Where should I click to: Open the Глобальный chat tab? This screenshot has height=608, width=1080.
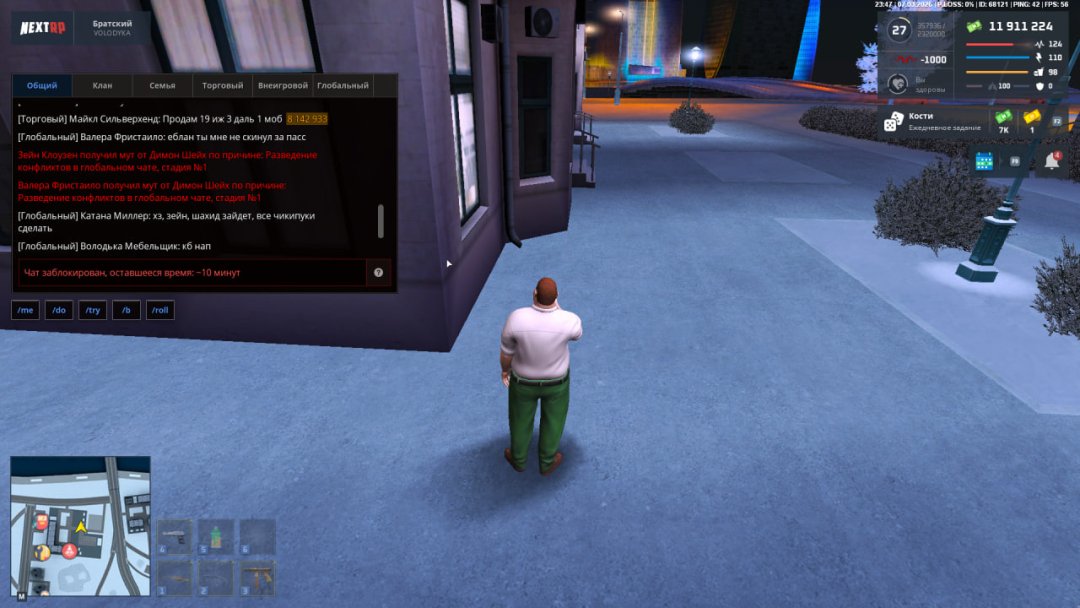coord(343,86)
